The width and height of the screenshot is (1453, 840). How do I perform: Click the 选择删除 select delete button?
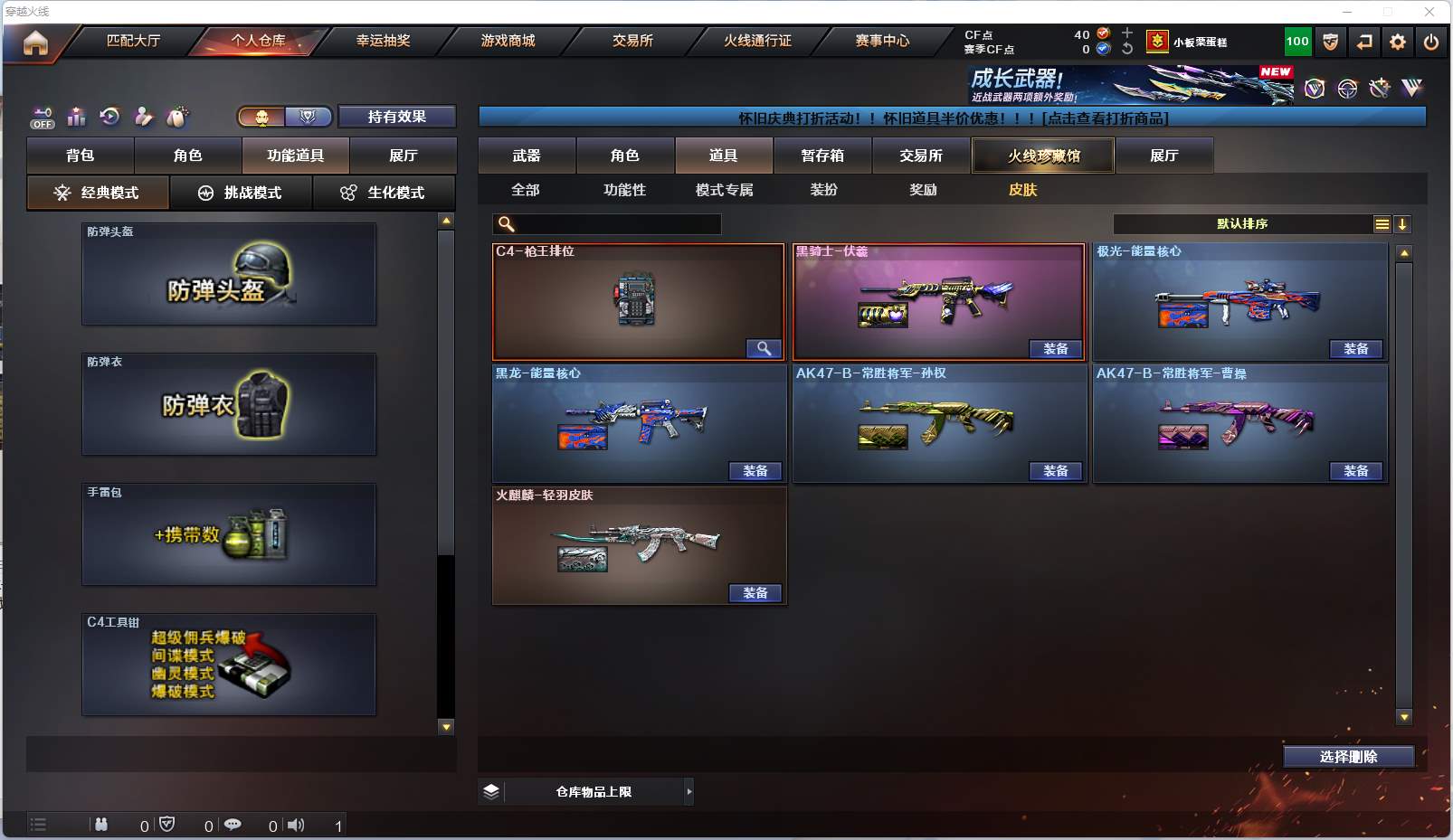1348,757
